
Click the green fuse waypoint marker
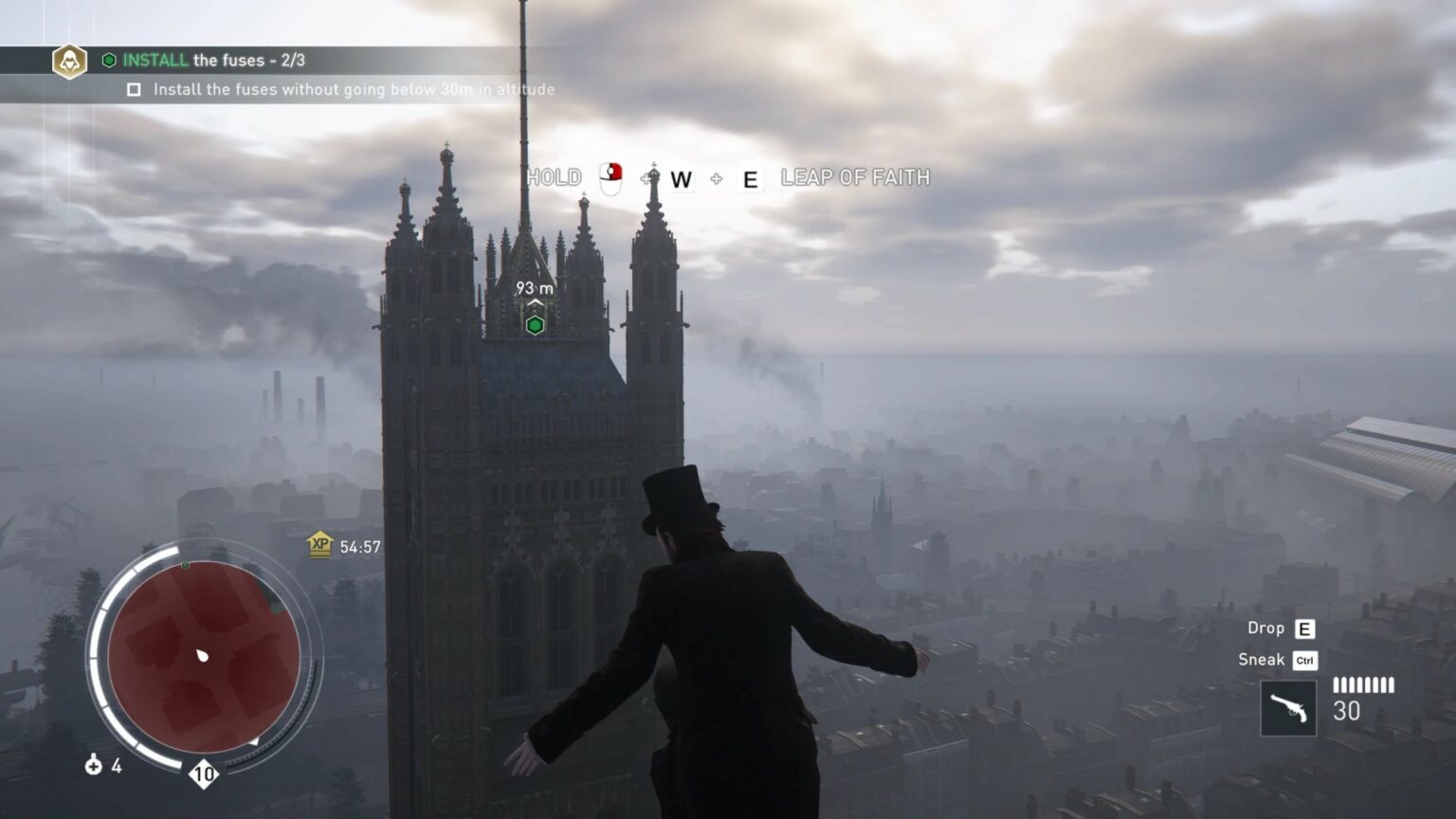click(535, 325)
